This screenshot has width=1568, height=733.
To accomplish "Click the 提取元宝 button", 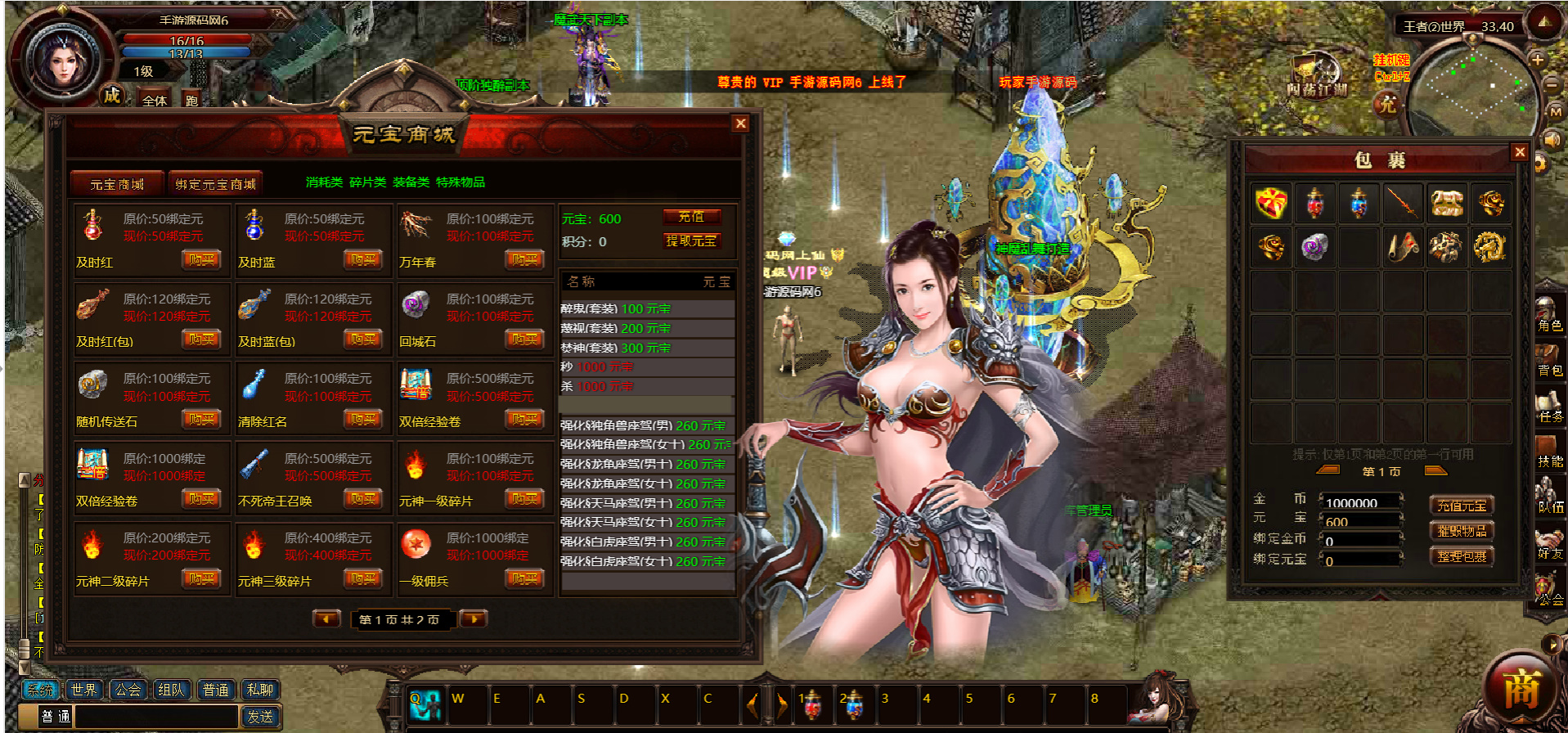I will [691, 241].
